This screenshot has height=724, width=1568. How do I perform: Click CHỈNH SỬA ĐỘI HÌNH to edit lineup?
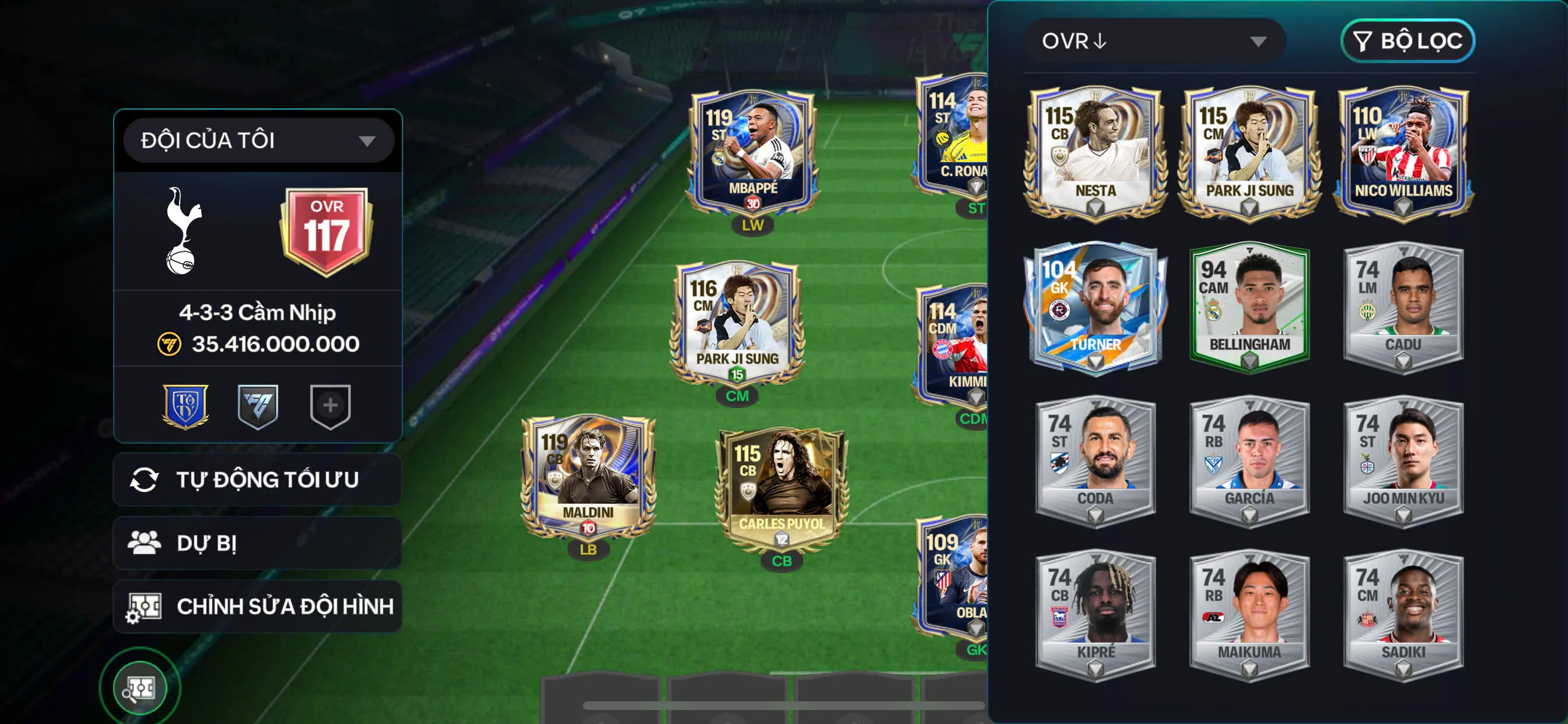coord(285,605)
